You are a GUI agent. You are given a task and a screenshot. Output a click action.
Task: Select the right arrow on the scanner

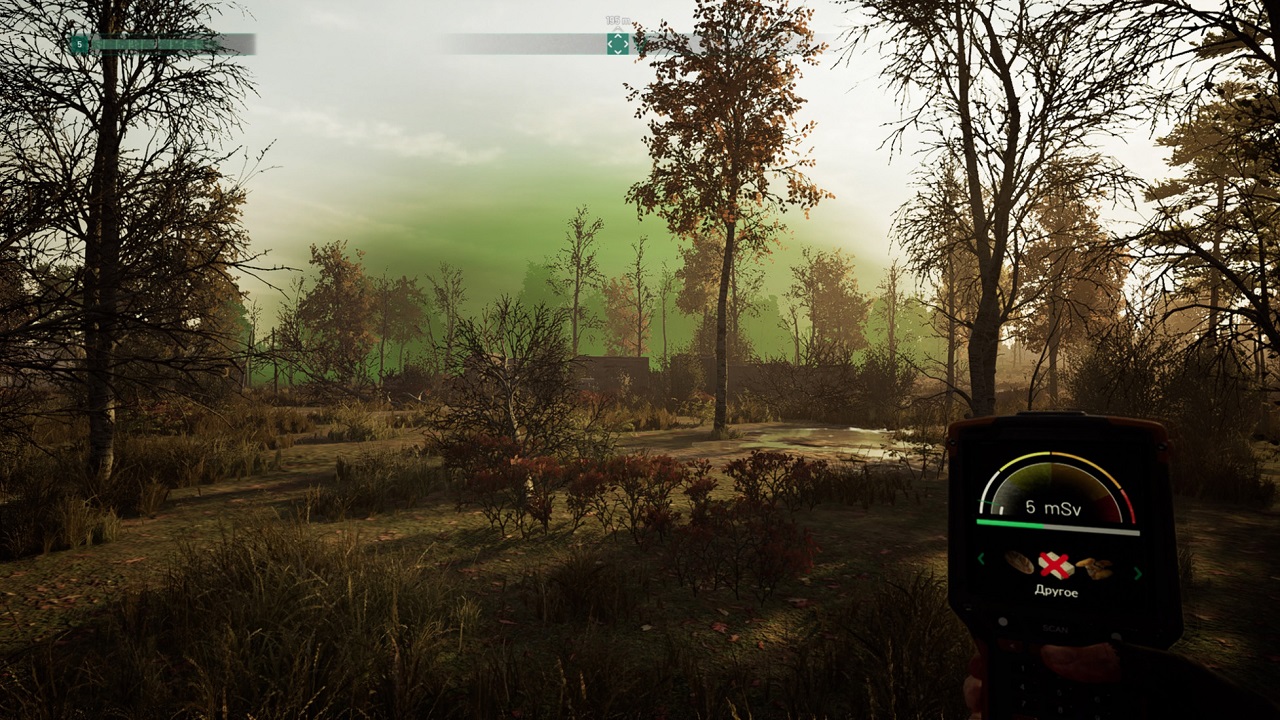(1137, 573)
